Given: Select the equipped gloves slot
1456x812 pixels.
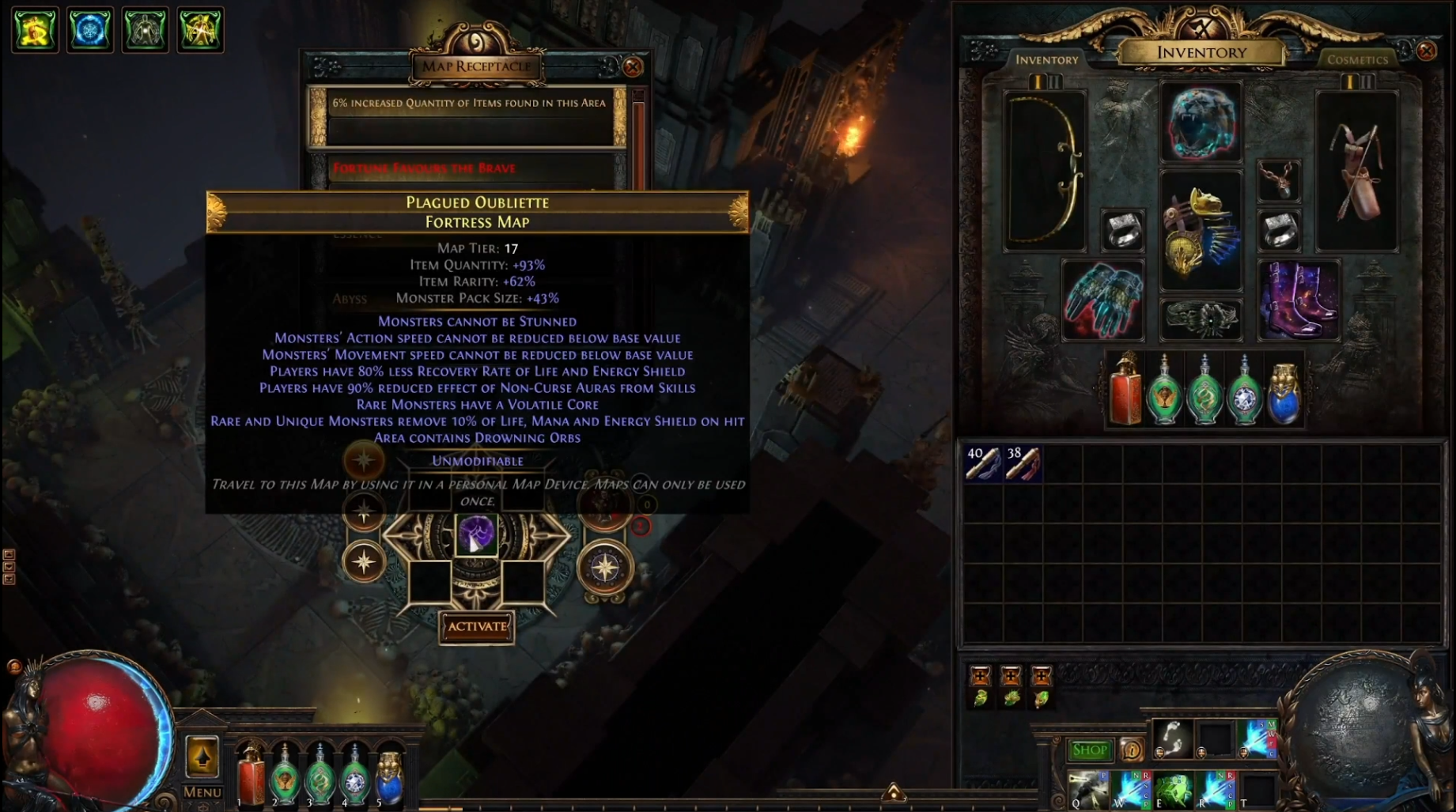Looking at the screenshot, I should 1102,300.
